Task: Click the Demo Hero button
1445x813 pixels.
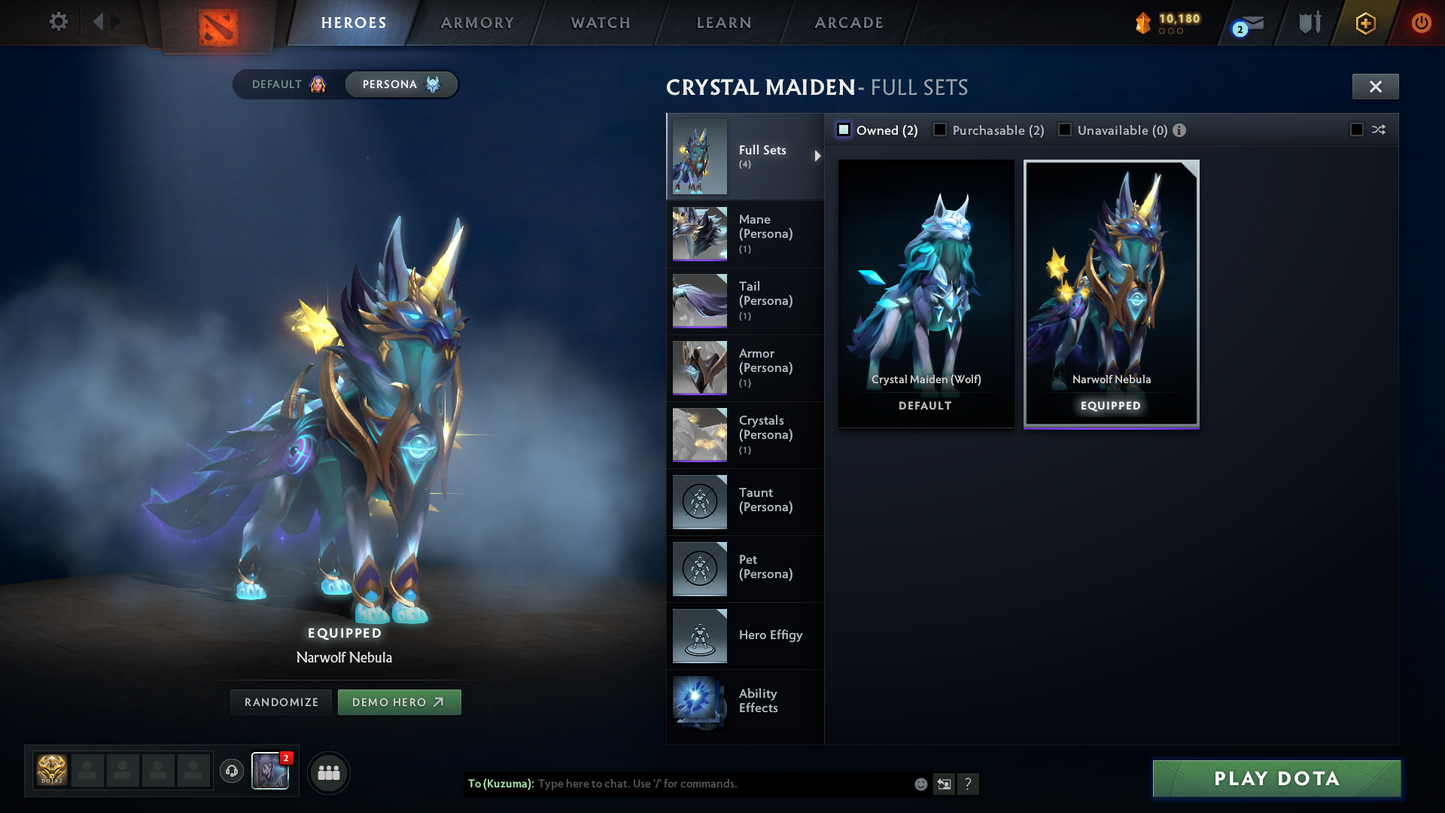Action: tap(399, 702)
